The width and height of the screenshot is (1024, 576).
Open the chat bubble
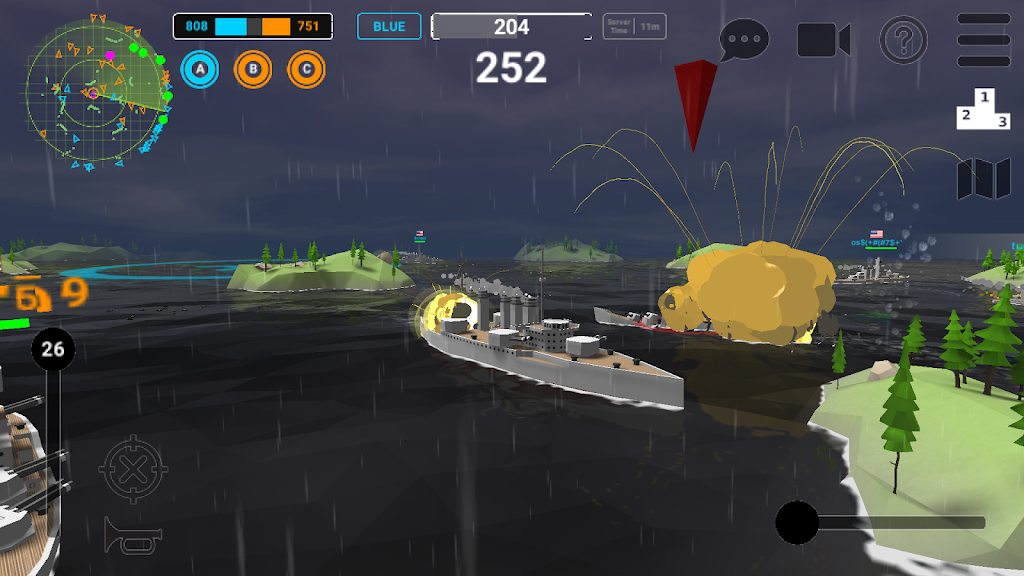pyautogui.click(x=744, y=41)
